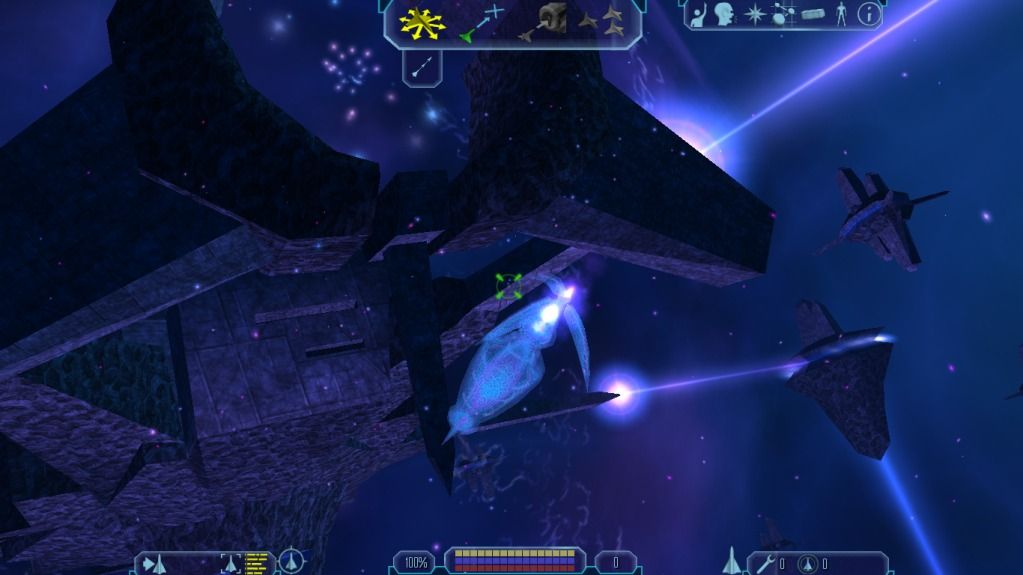
Task: Click the wrench repair icon
Action: point(767,563)
